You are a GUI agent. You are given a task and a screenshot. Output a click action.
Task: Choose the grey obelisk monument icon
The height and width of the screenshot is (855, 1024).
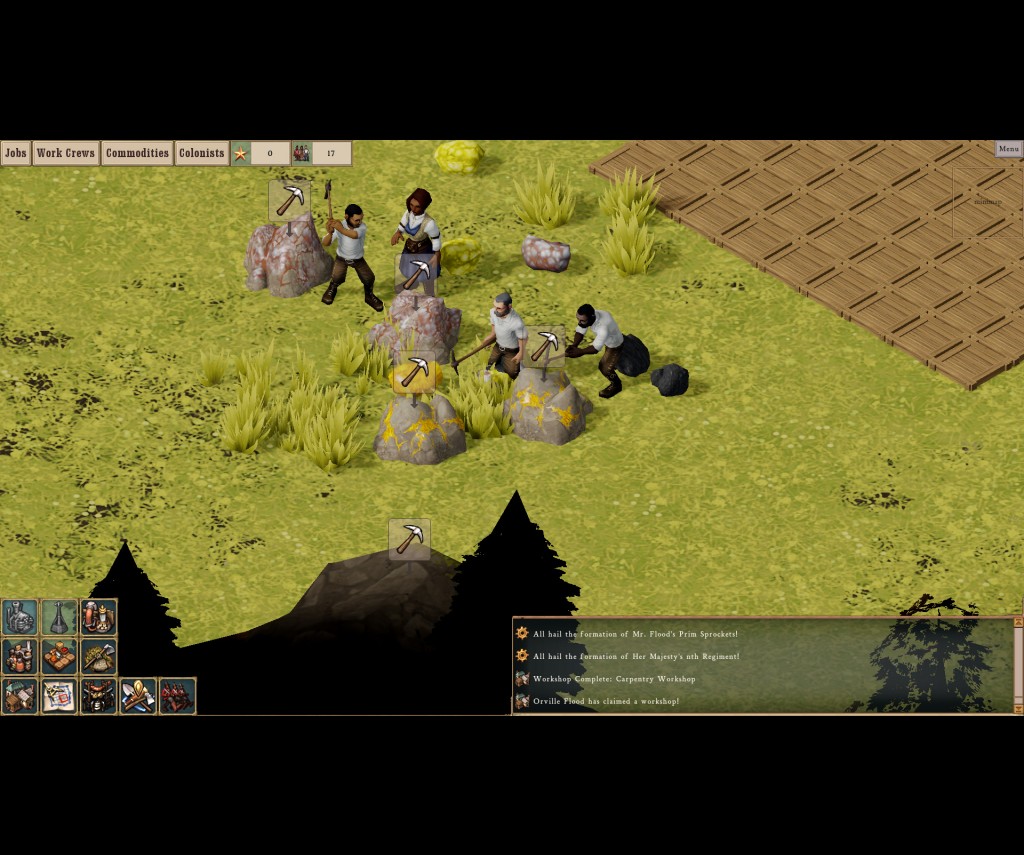[59, 617]
